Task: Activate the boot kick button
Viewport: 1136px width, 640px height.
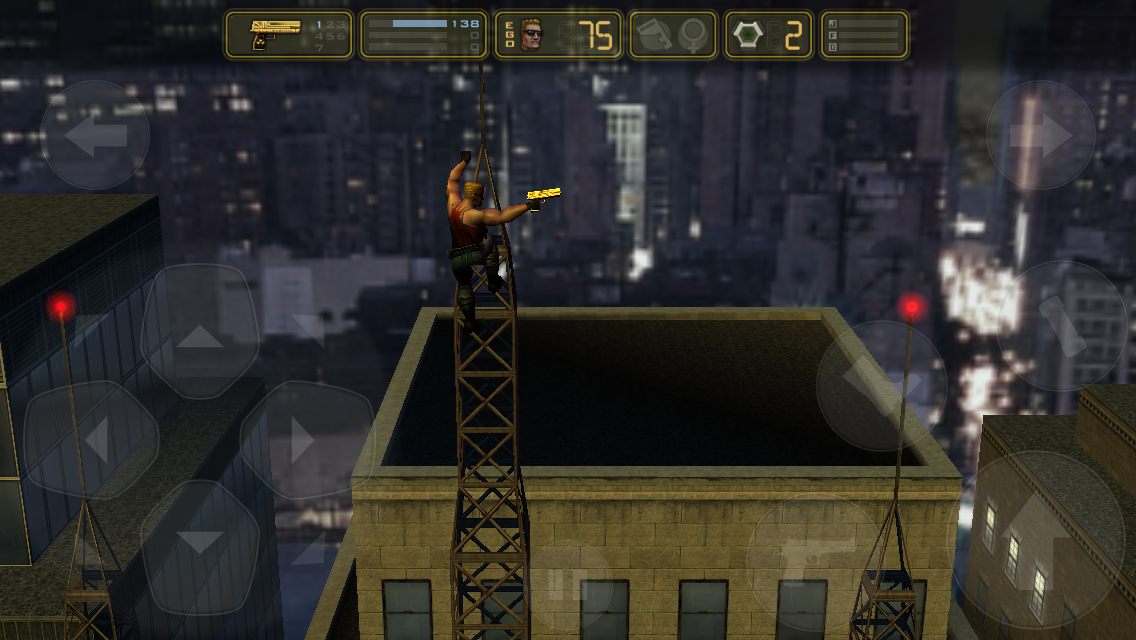Action: pyautogui.click(x=881, y=384)
